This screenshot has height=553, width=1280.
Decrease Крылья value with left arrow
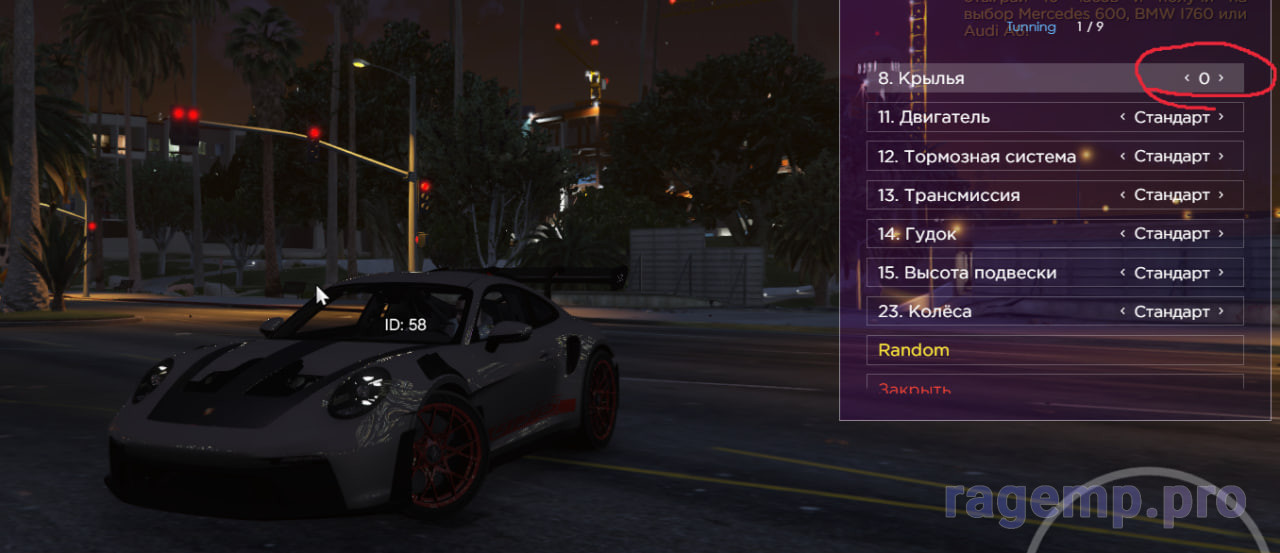tap(1187, 78)
